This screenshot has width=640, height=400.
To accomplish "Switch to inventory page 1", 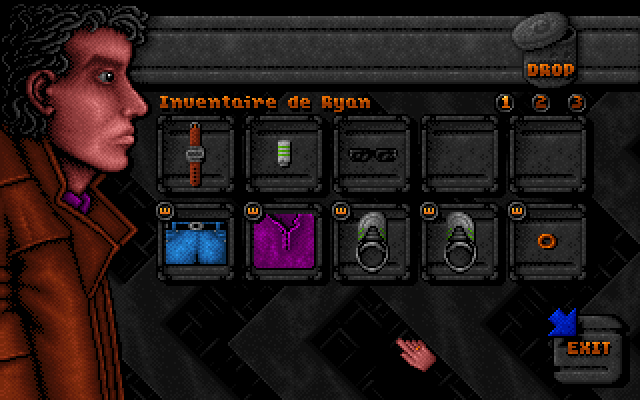I will tap(505, 103).
